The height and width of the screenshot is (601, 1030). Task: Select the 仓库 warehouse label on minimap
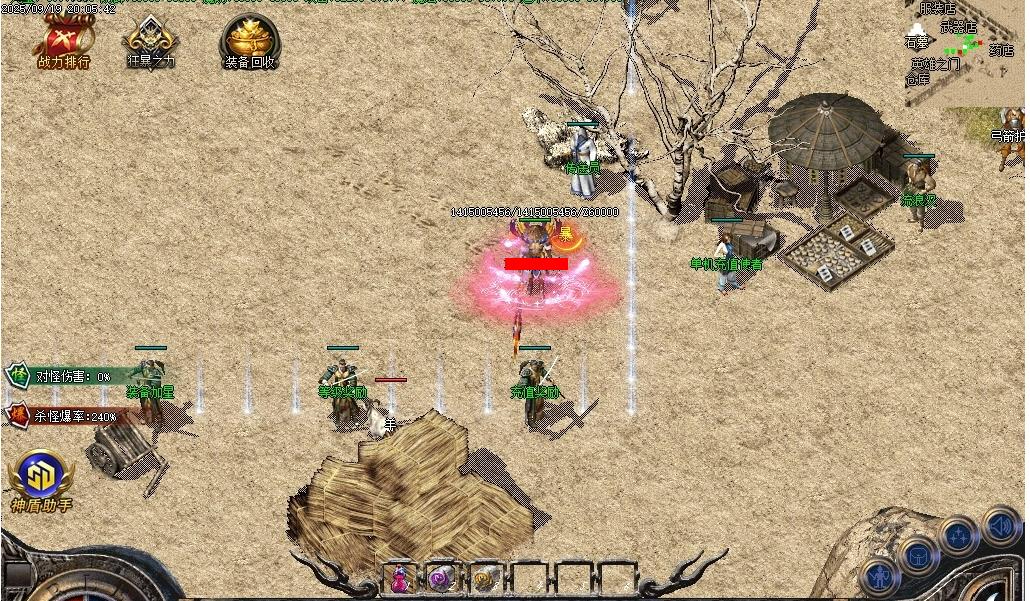click(x=917, y=78)
